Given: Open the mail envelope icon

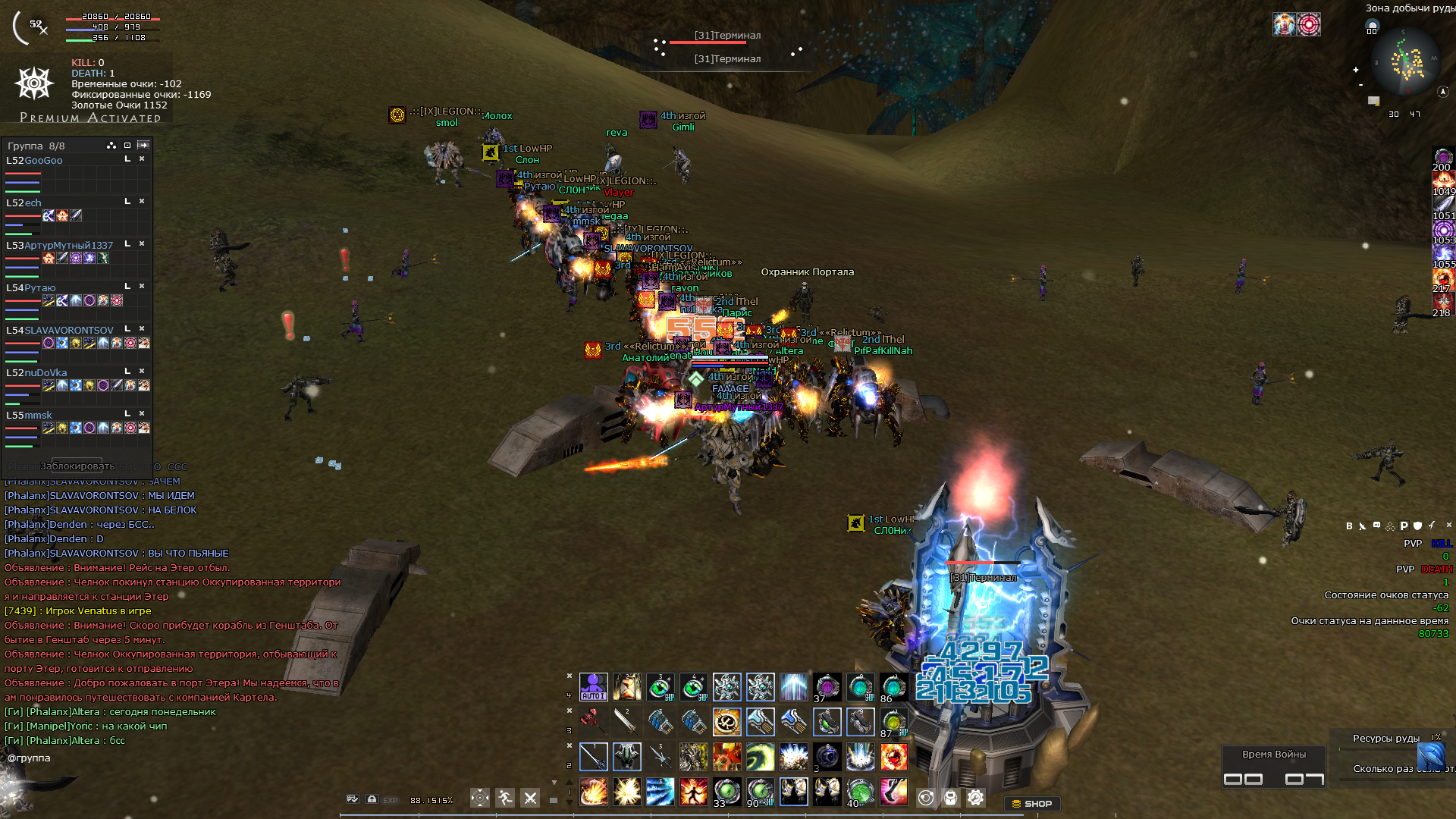Looking at the screenshot, I should point(1373,100).
